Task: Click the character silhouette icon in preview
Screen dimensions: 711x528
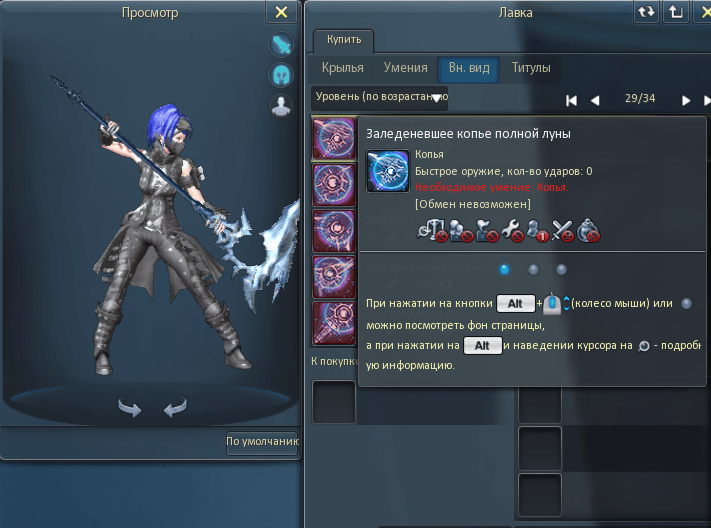Action: [281, 105]
